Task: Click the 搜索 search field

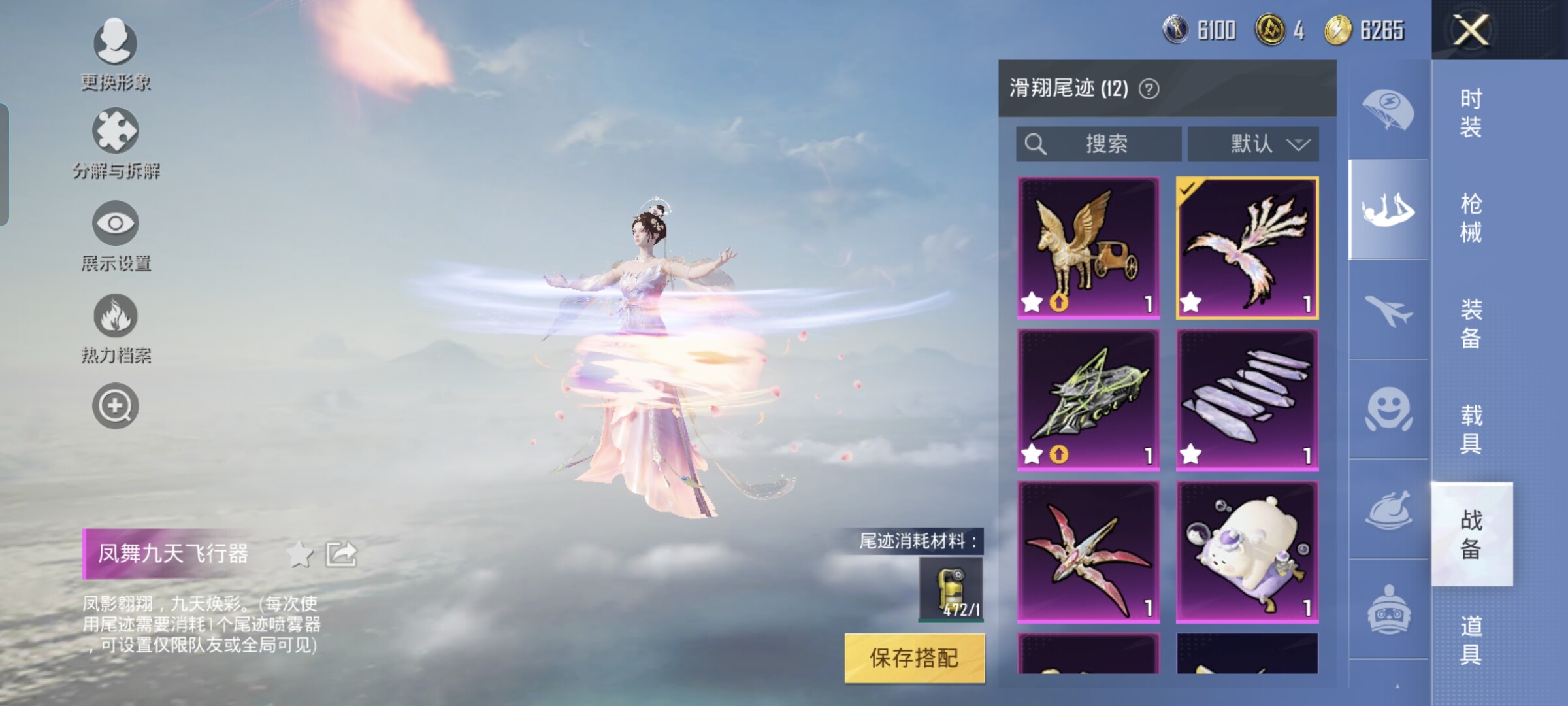Action: click(1098, 144)
